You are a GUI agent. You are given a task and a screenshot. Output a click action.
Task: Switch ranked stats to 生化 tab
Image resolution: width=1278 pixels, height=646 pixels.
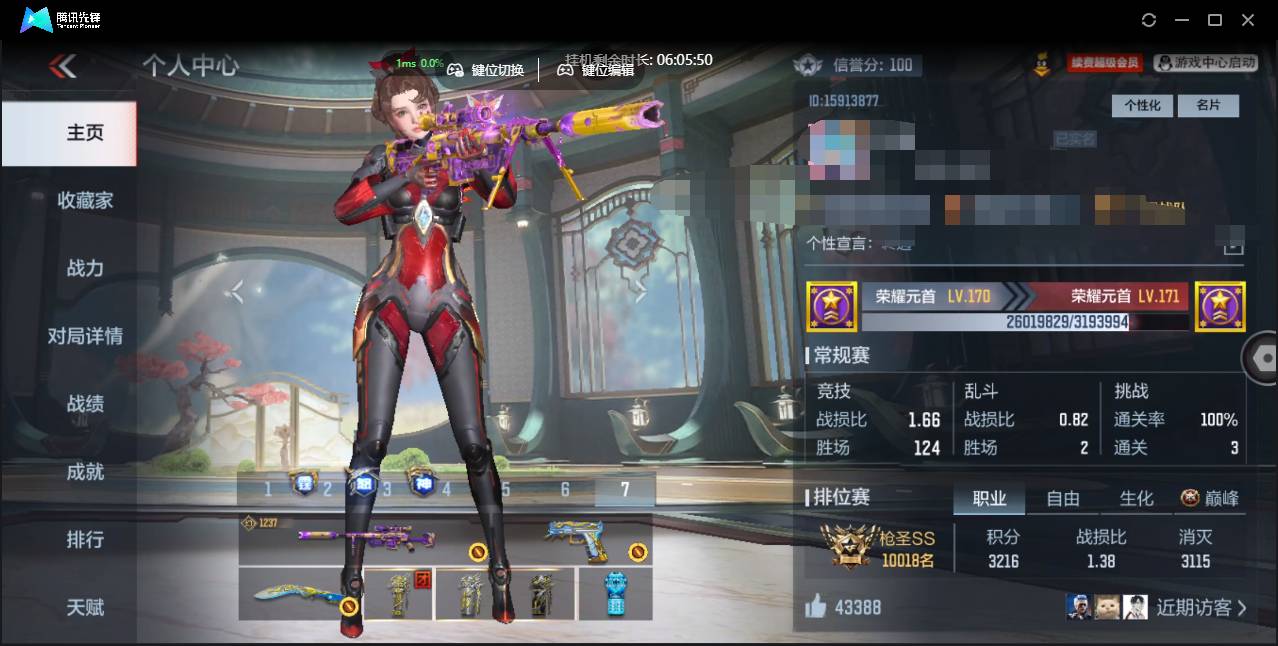1136,498
